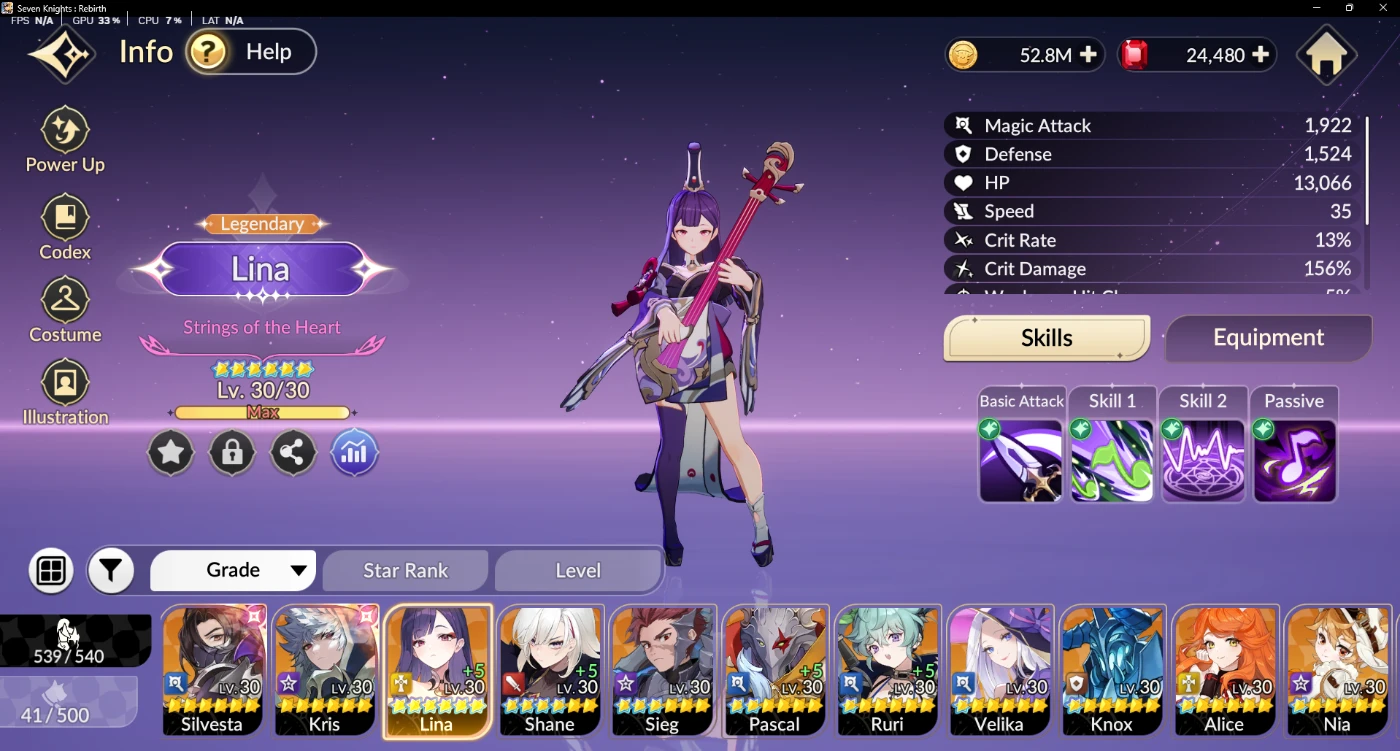Add more gold coins with plus button
Image resolution: width=1400 pixels, height=751 pixels.
pyautogui.click(x=1088, y=55)
